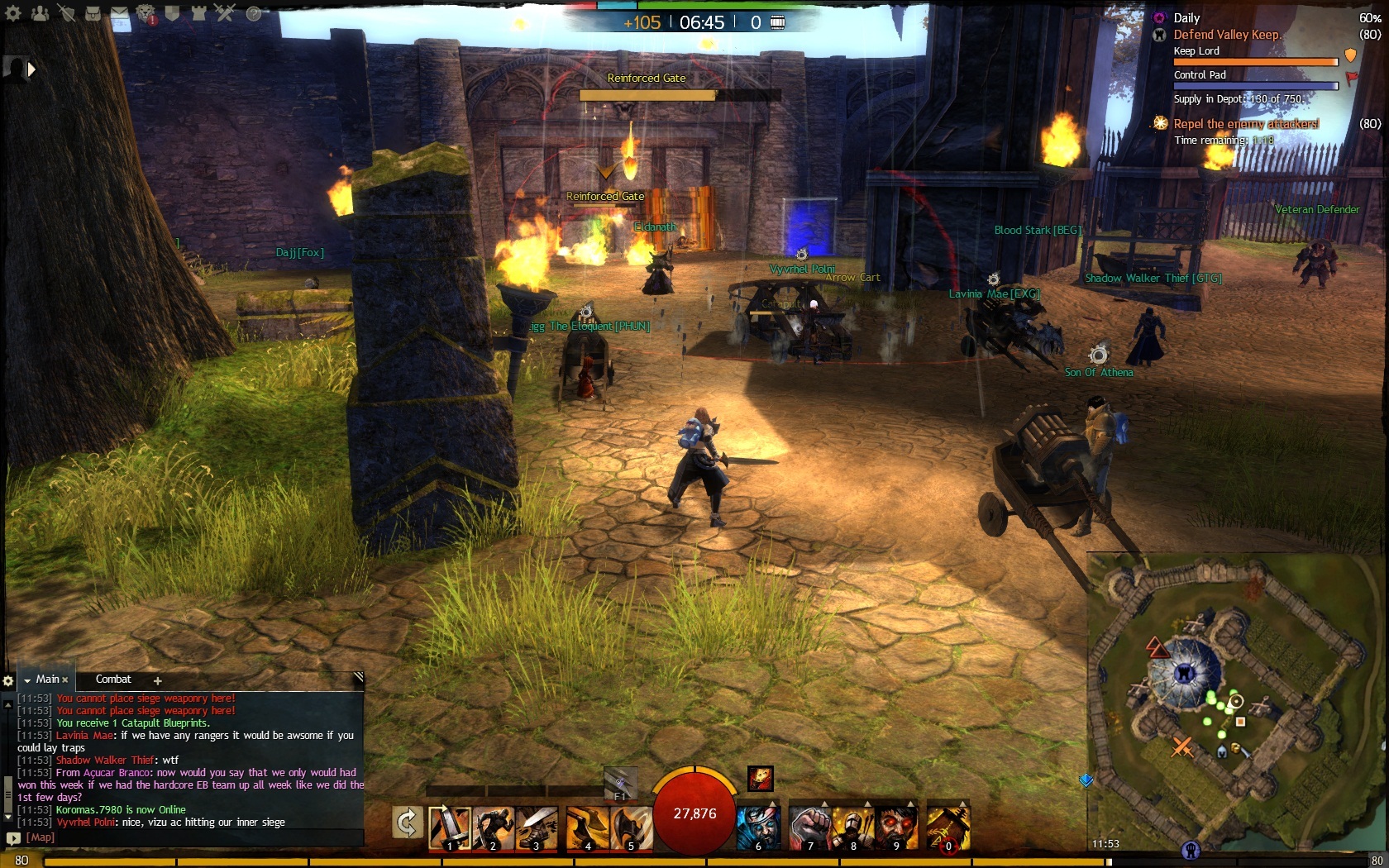Open the inventory bag icon
Viewport: 1389px width, 868px height.
93,13
